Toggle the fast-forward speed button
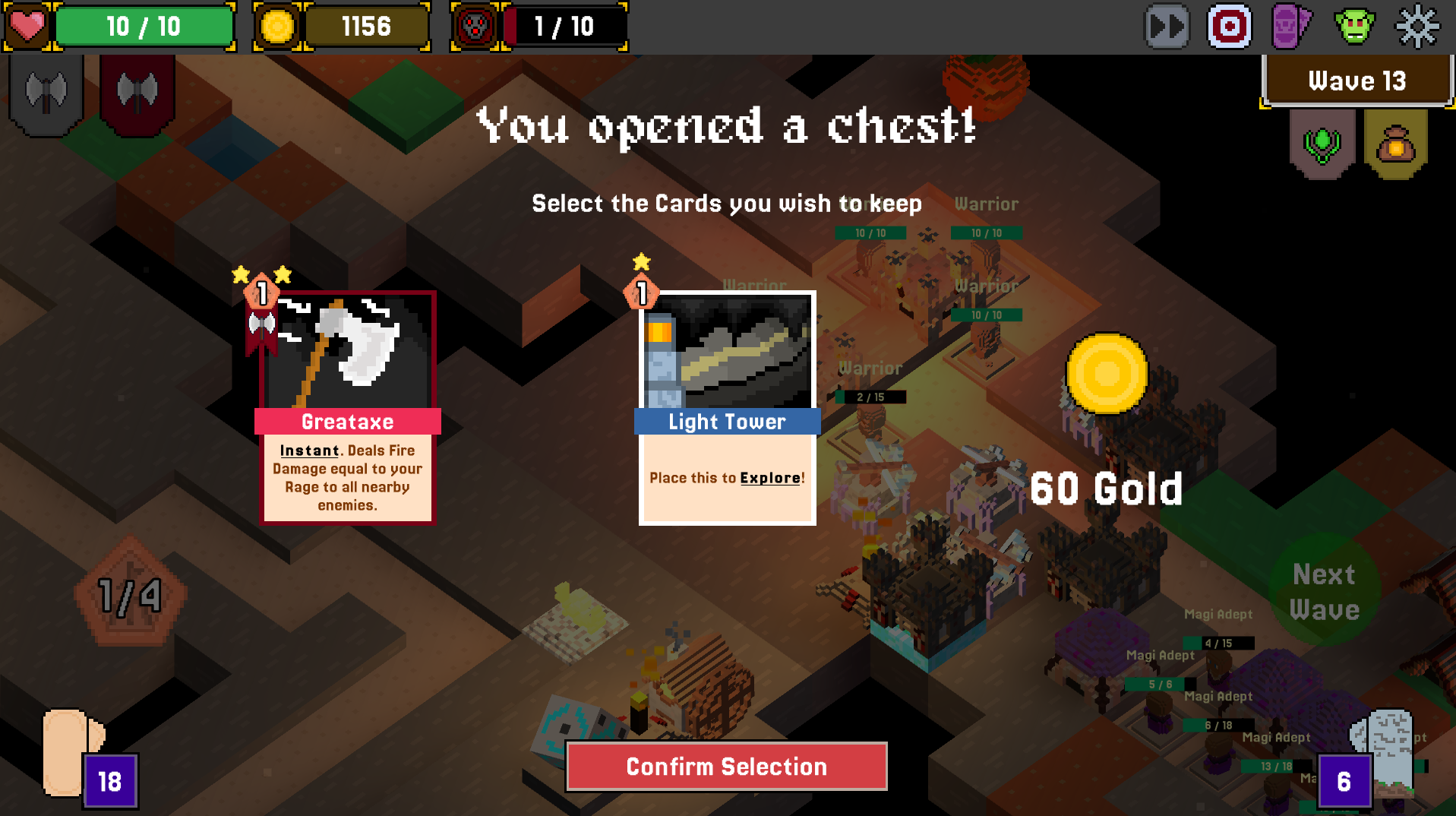1456x816 pixels. (1167, 27)
